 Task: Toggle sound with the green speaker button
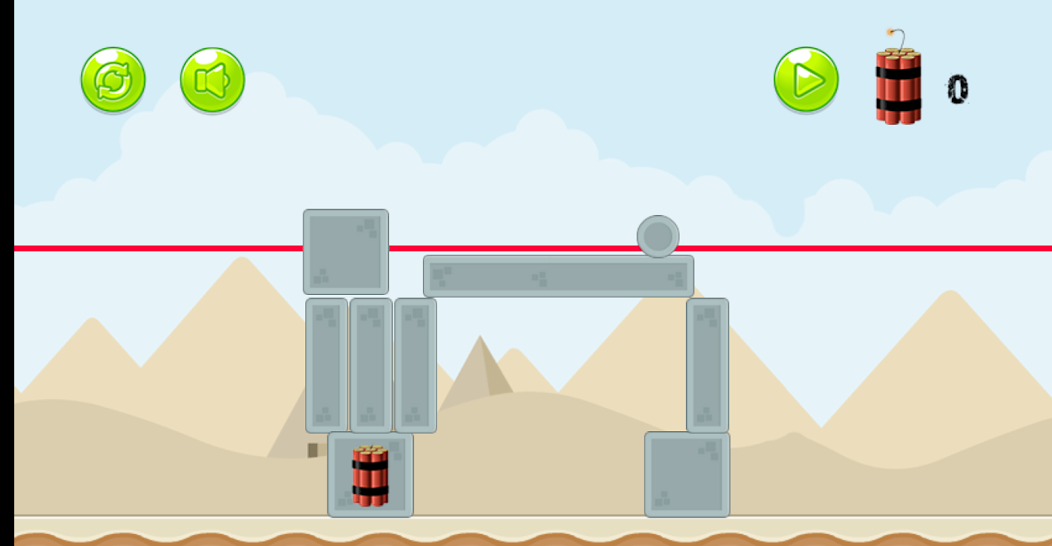click(212, 80)
